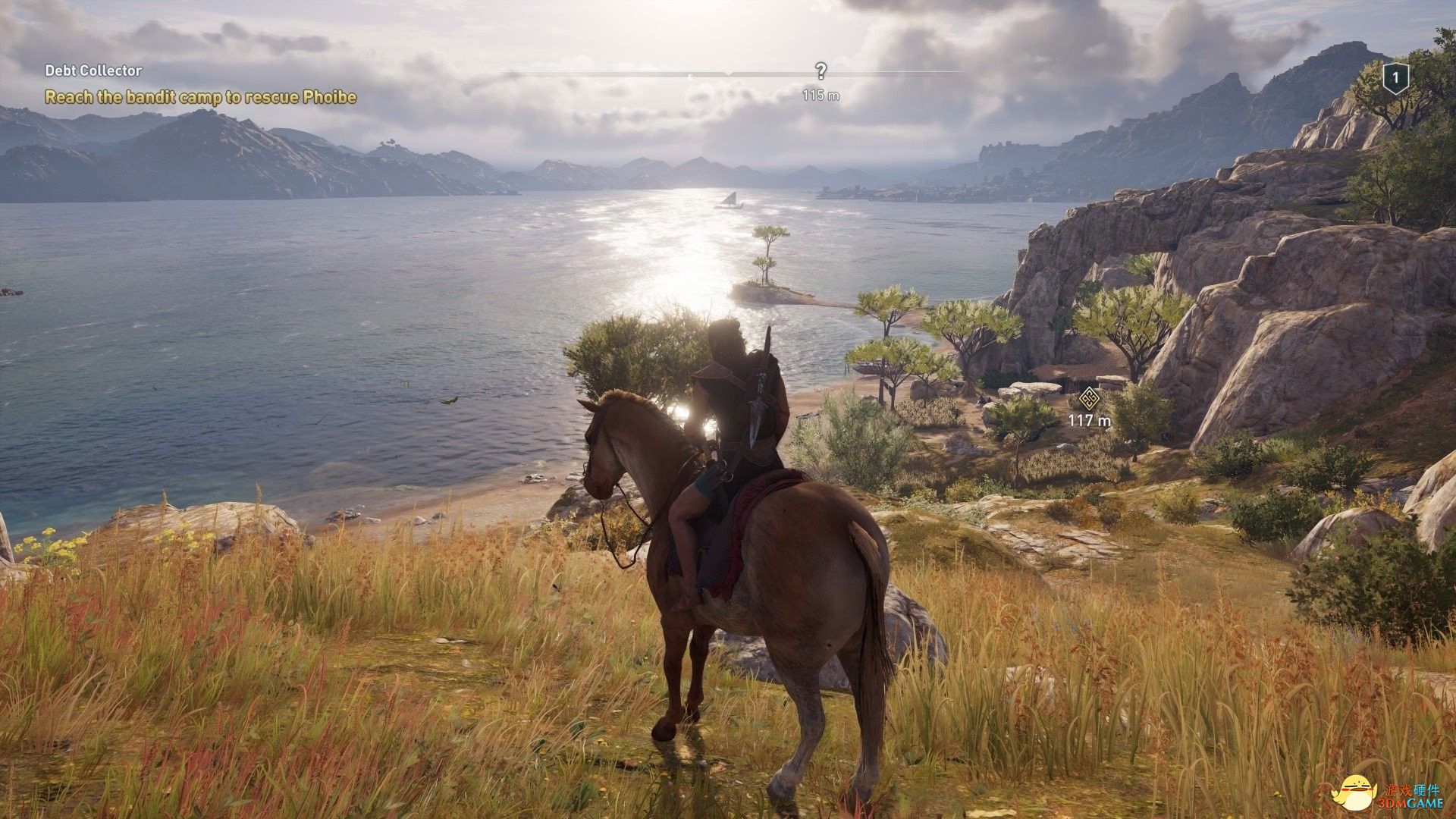Select the quest objective diamond marker

coord(1089,397)
